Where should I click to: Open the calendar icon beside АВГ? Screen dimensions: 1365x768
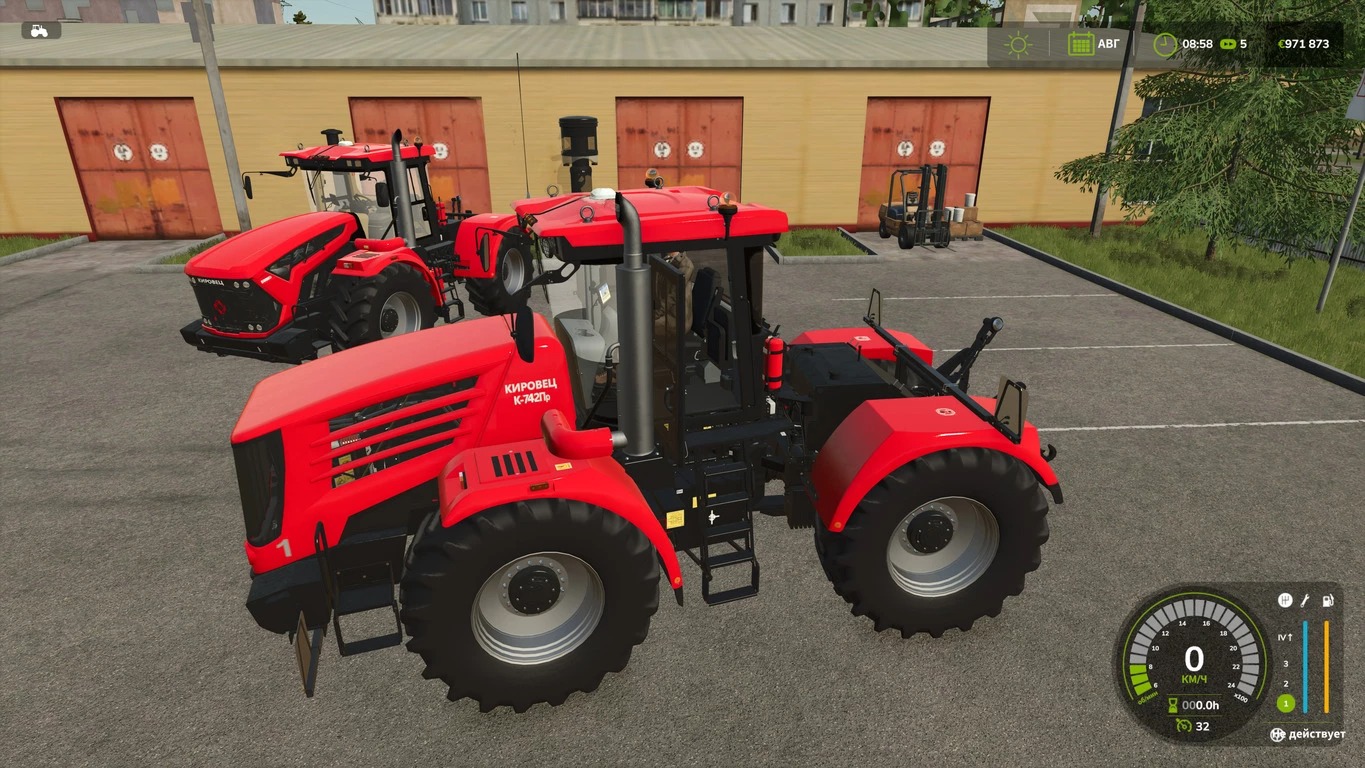[1082, 43]
